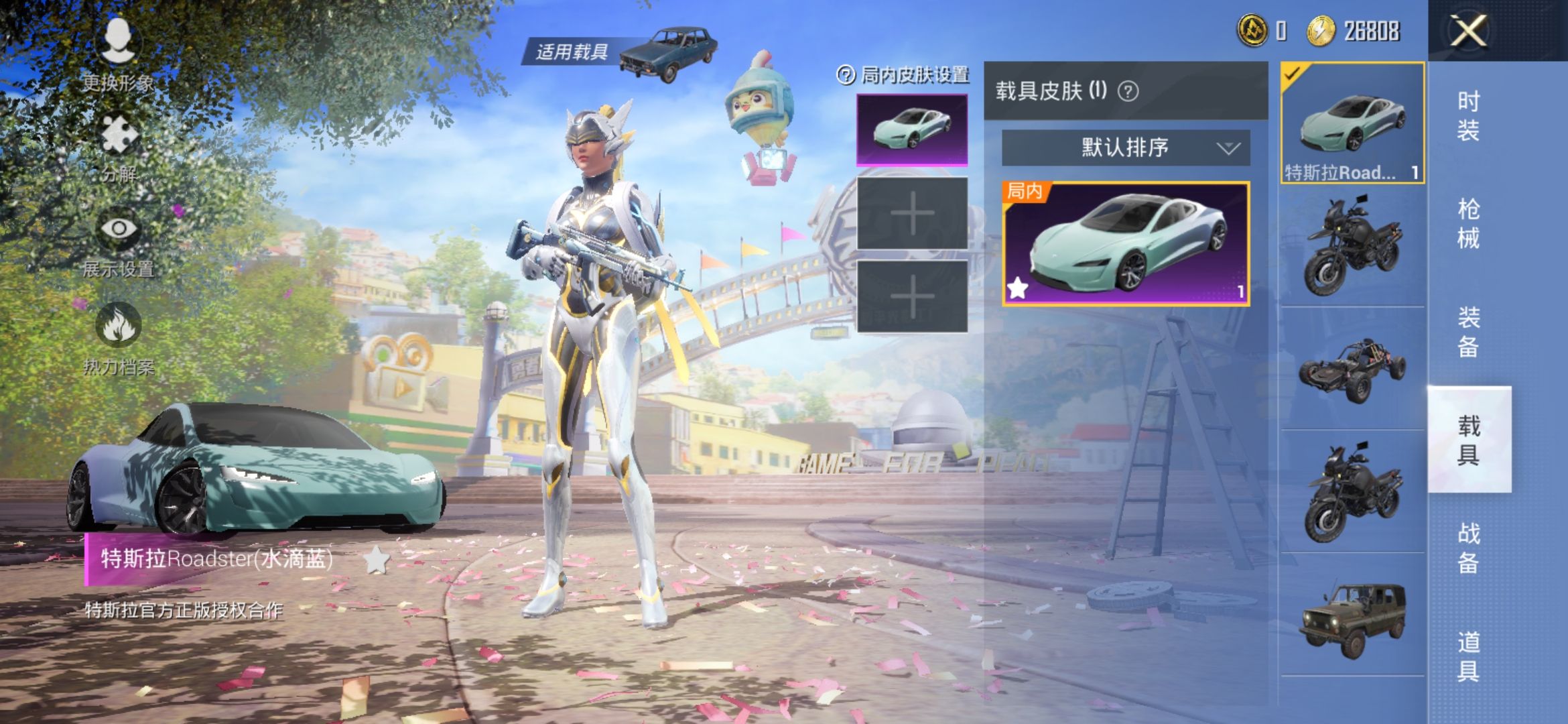Show help for 局内皮肤设置
The height and width of the screenshot is (724, 1568).
coord(846,75)
